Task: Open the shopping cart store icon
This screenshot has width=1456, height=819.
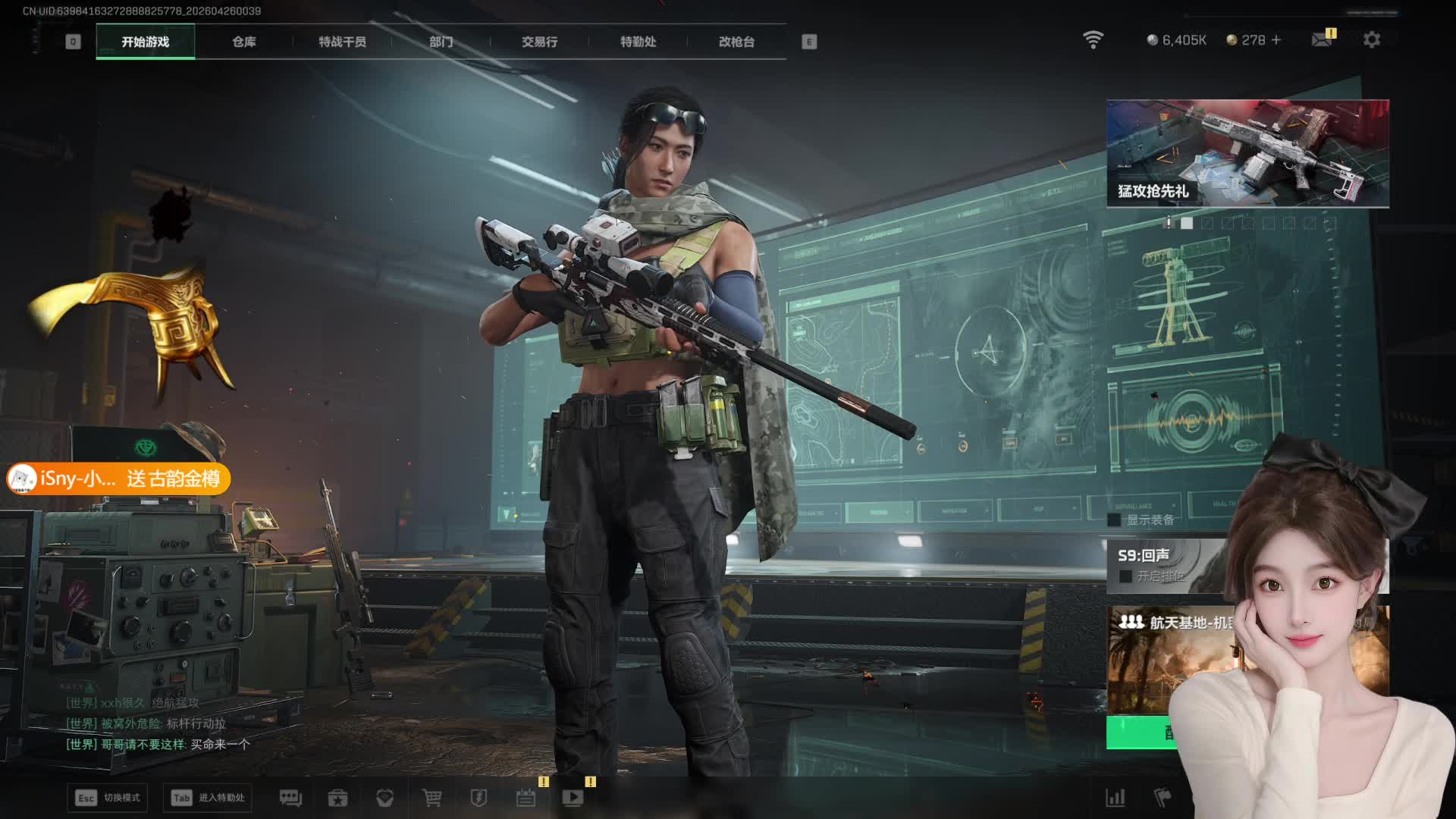Action: [431, 798]
